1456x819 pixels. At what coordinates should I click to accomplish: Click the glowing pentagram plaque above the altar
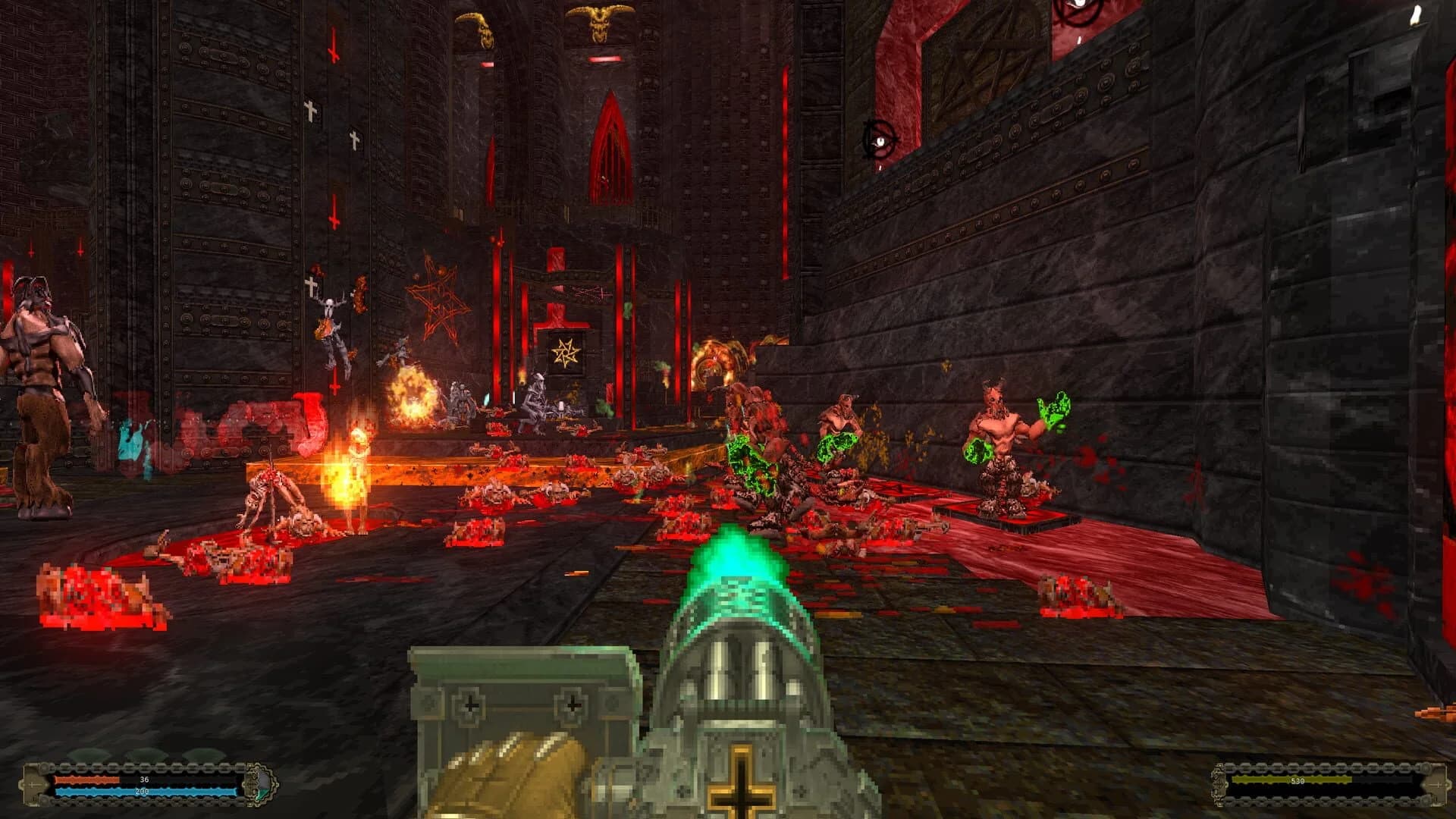[x=565, y=353]
